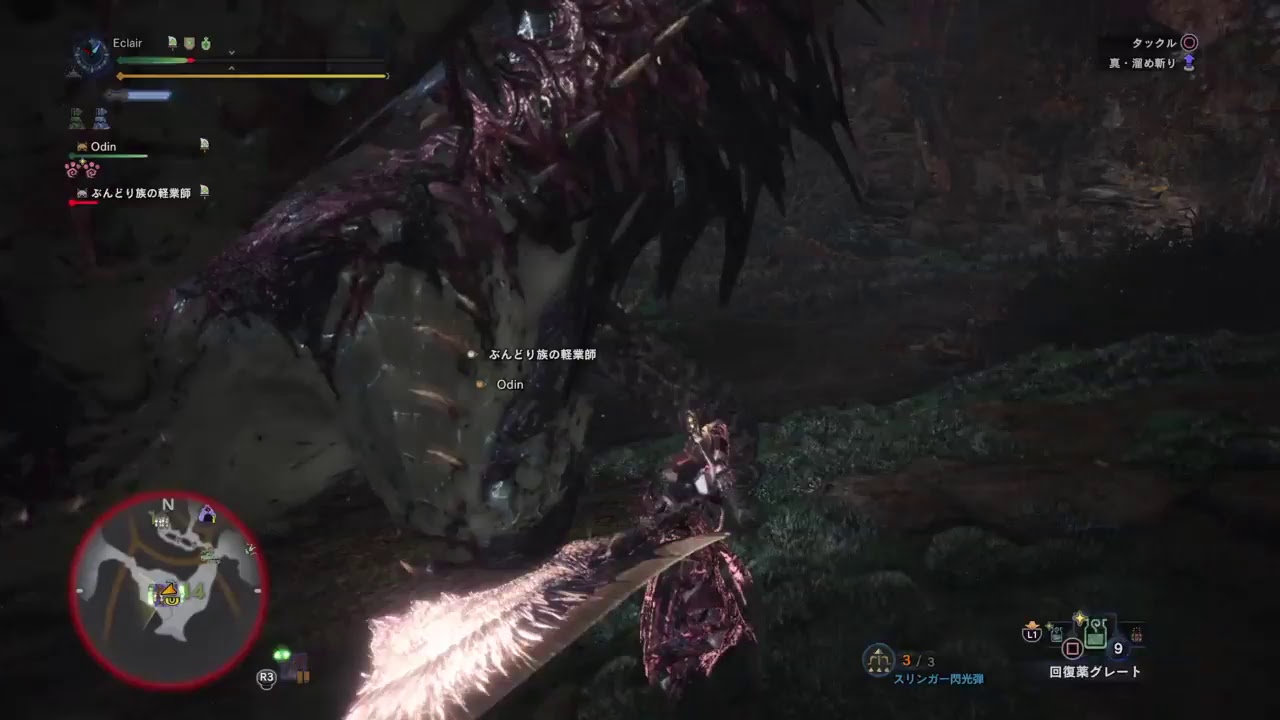Click Odin's green health bar
Viewport: 1280px width, 720px height.
coord(108,155)
